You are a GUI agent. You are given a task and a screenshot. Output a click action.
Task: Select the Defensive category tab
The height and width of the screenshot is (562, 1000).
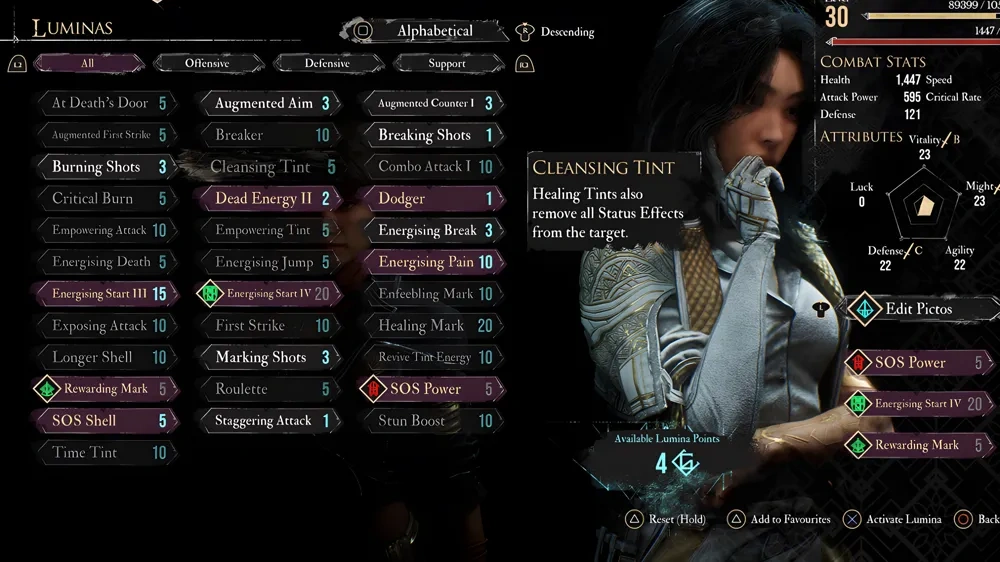click(x=327, y=63)
